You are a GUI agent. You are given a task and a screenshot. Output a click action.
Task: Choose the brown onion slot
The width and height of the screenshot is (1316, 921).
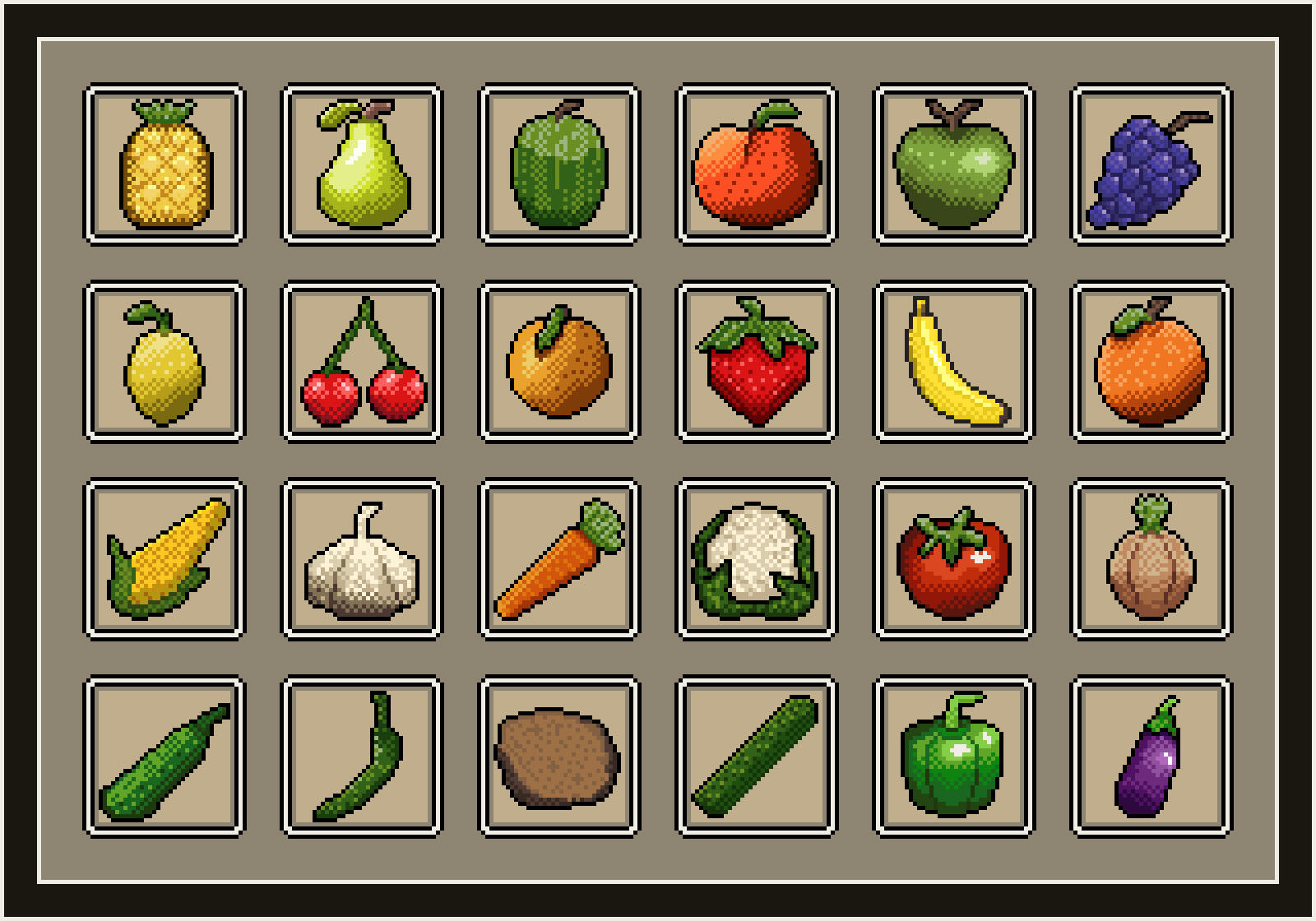[1151, 559]
